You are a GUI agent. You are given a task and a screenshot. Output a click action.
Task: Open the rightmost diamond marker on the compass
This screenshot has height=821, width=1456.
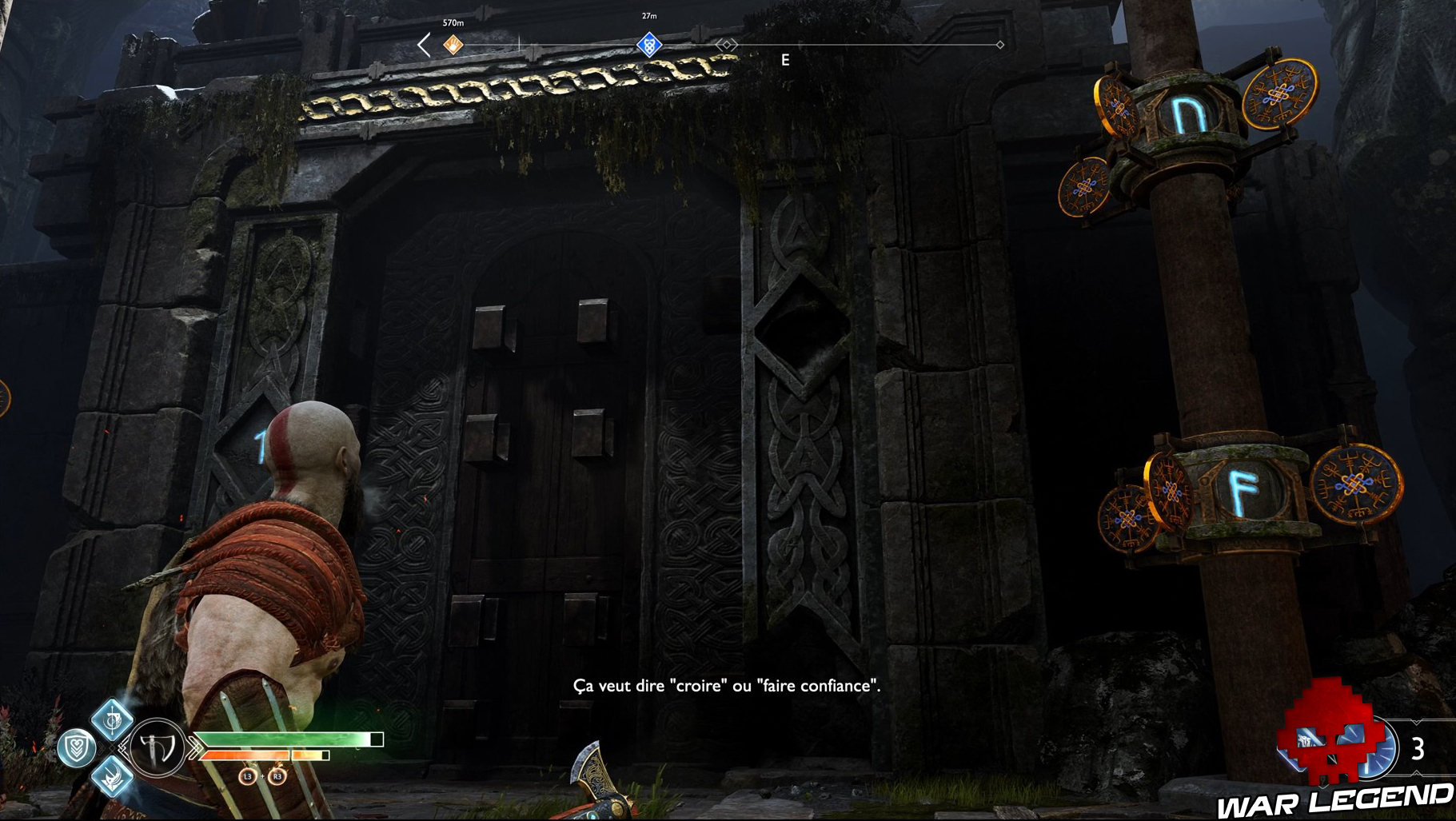(999, 46)
